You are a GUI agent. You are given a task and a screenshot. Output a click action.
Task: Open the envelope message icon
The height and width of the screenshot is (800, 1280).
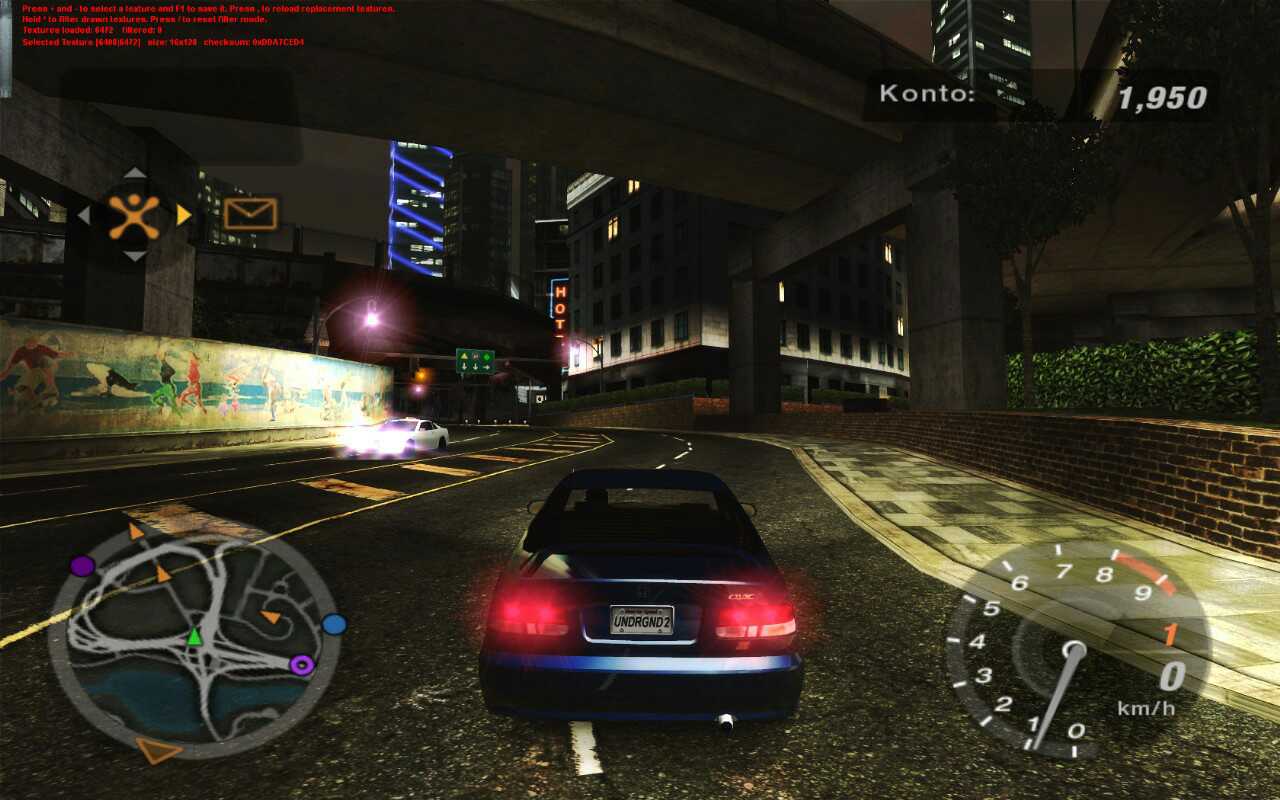[x=250, y=213]
